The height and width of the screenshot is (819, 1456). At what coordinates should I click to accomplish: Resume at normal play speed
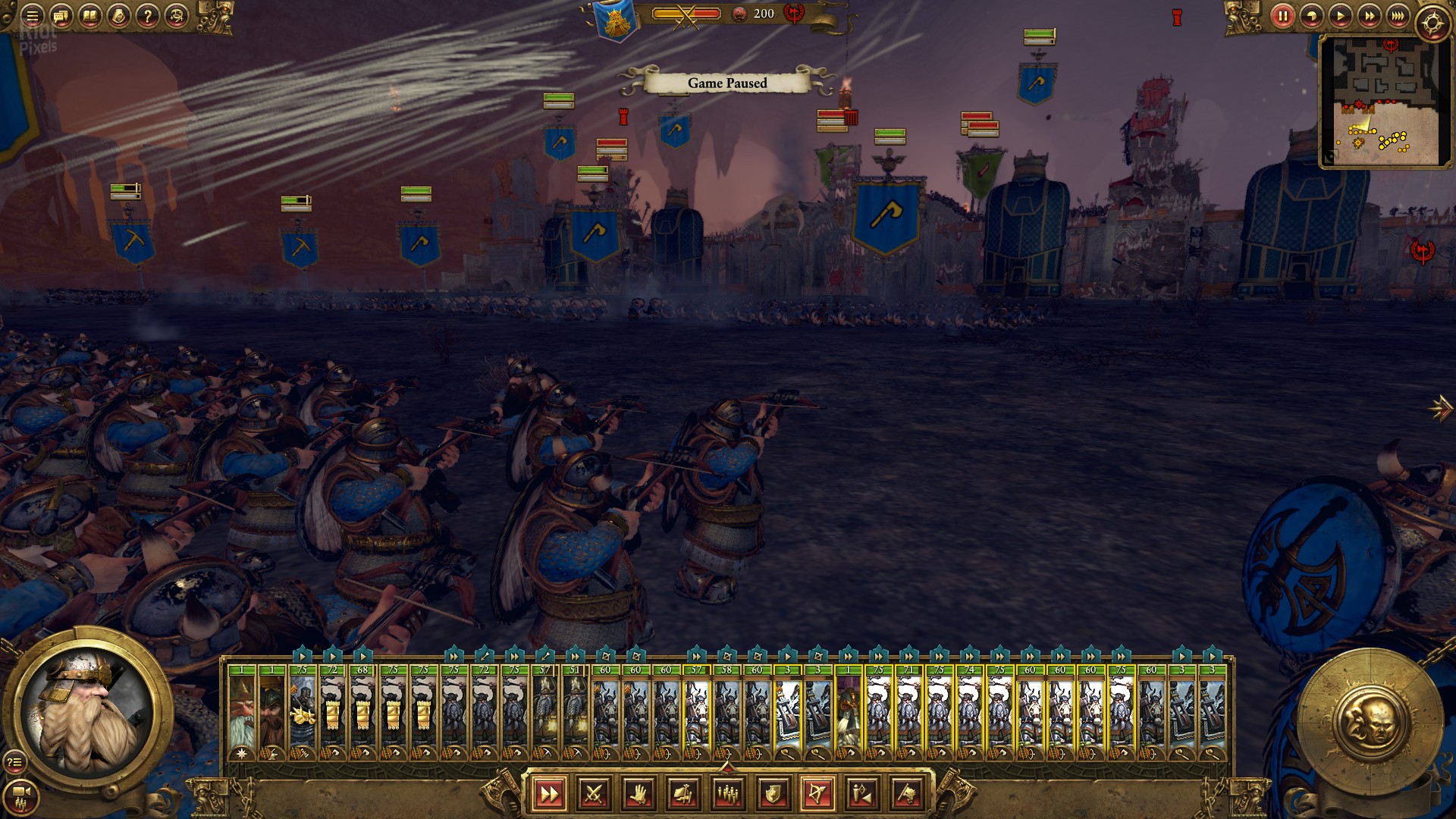[x=1340, y=16]
